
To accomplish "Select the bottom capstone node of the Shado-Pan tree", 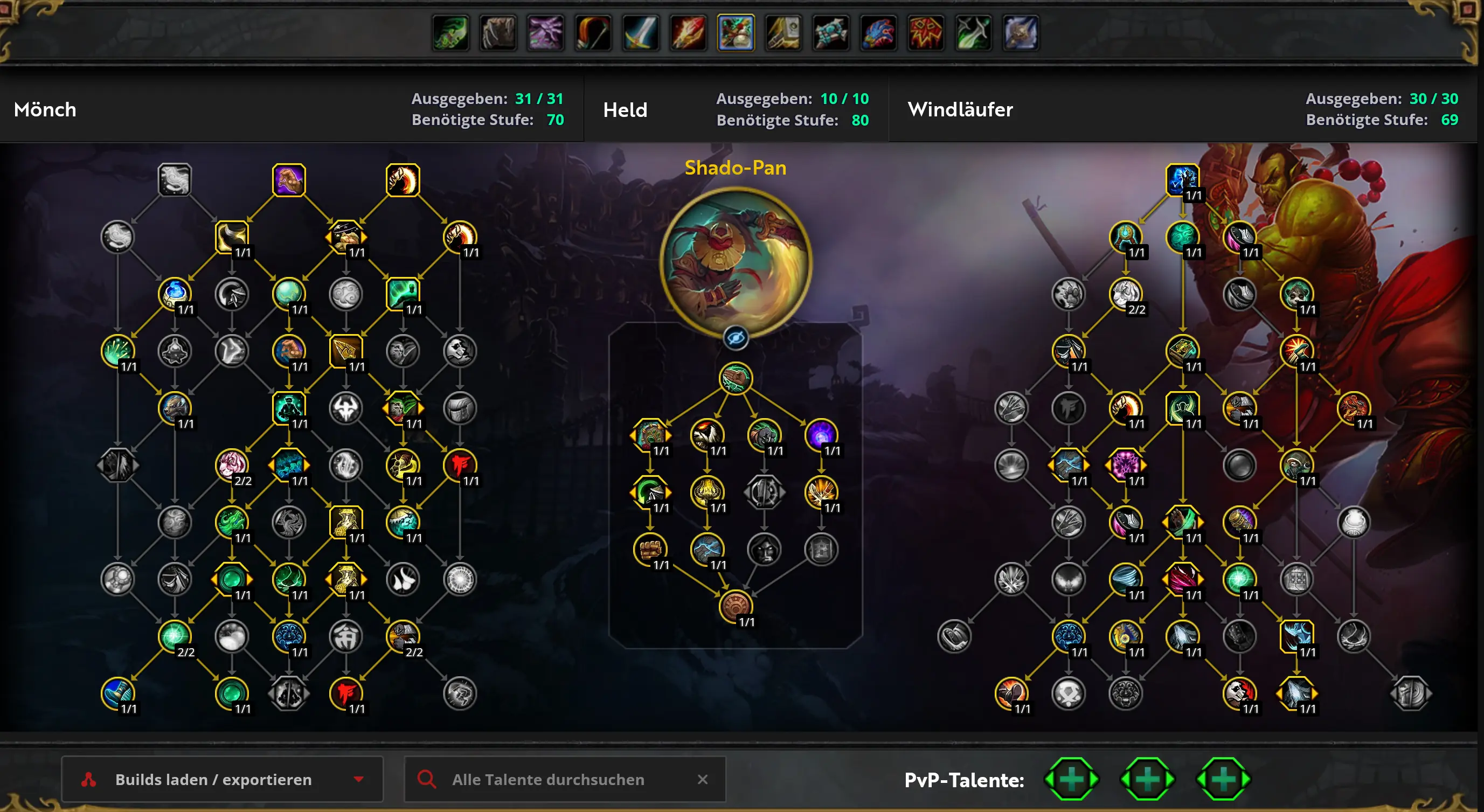I will coord(735,606).
